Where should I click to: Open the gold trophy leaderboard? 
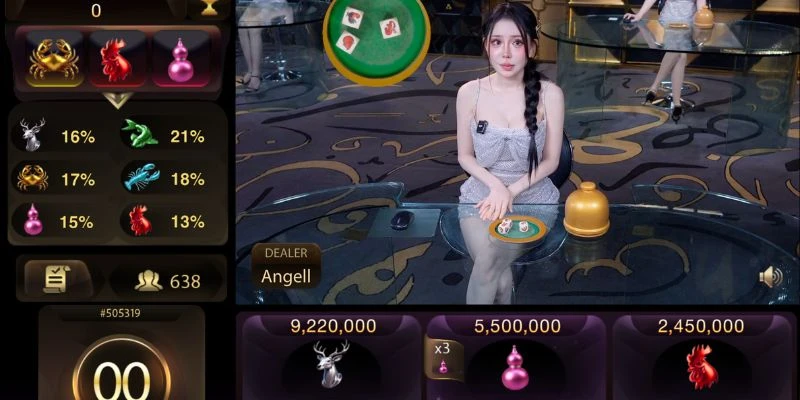tap(209, 8)
